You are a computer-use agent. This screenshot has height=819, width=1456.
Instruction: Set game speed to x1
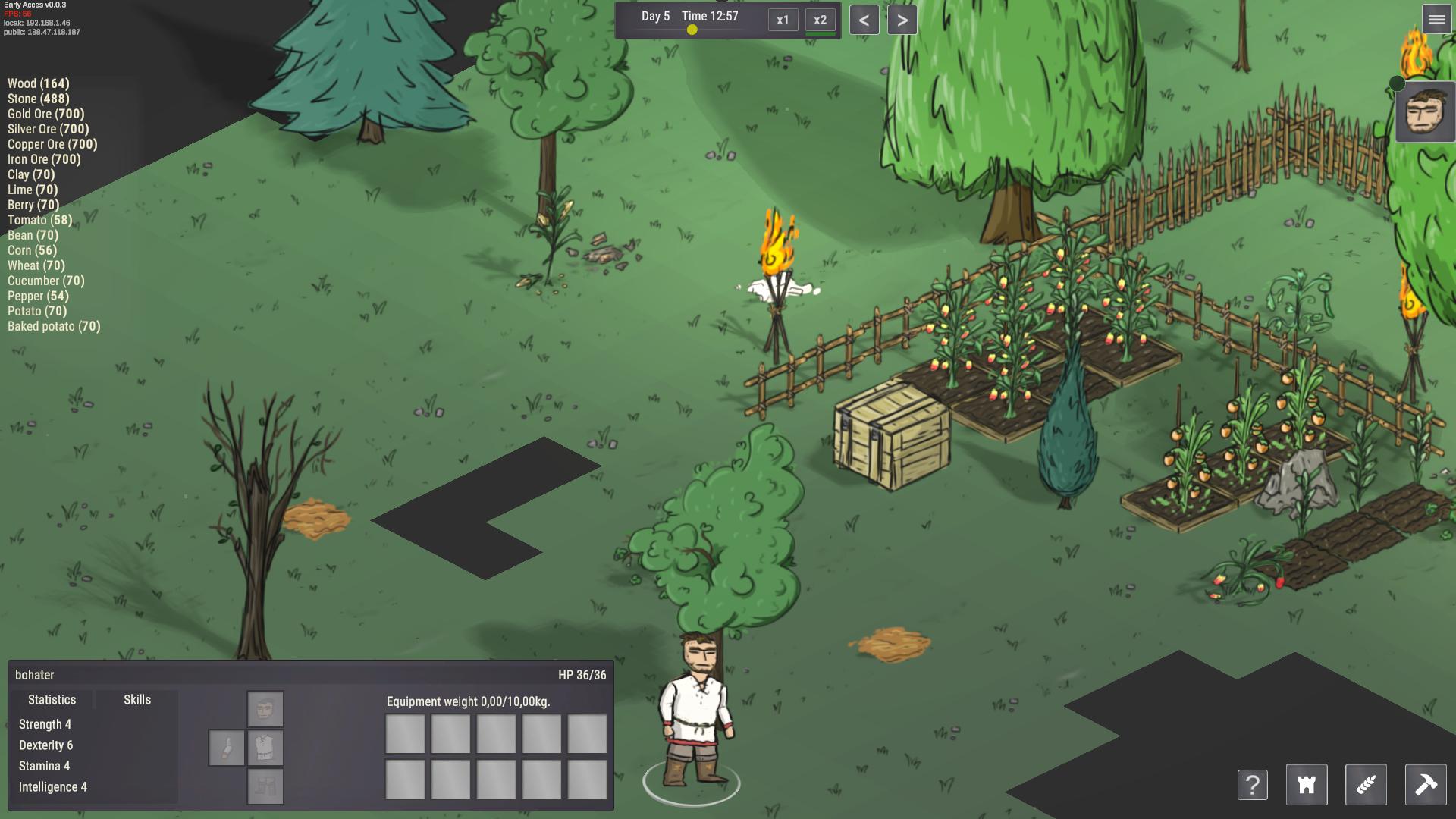click(x=783, y=20)
